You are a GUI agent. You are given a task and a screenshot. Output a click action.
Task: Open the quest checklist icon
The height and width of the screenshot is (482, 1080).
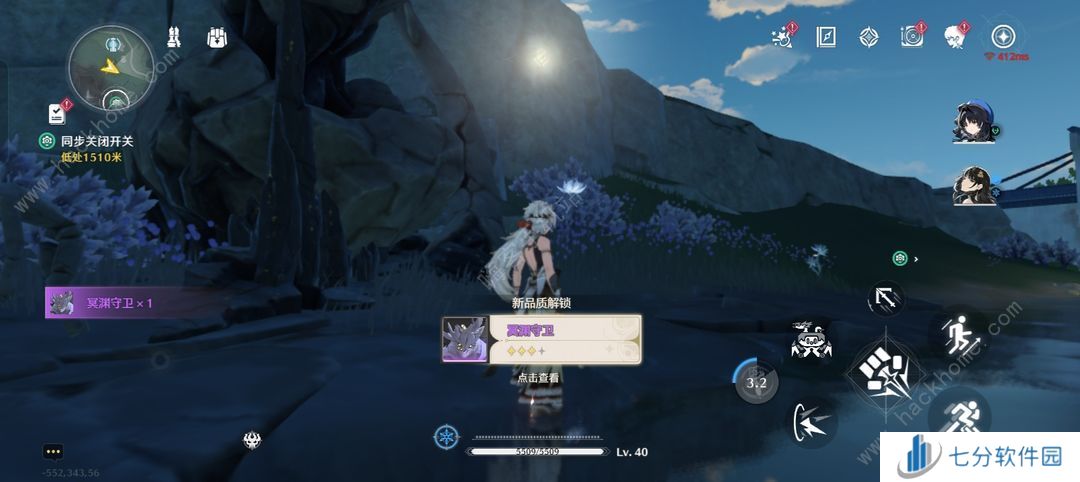coord(57,113)
